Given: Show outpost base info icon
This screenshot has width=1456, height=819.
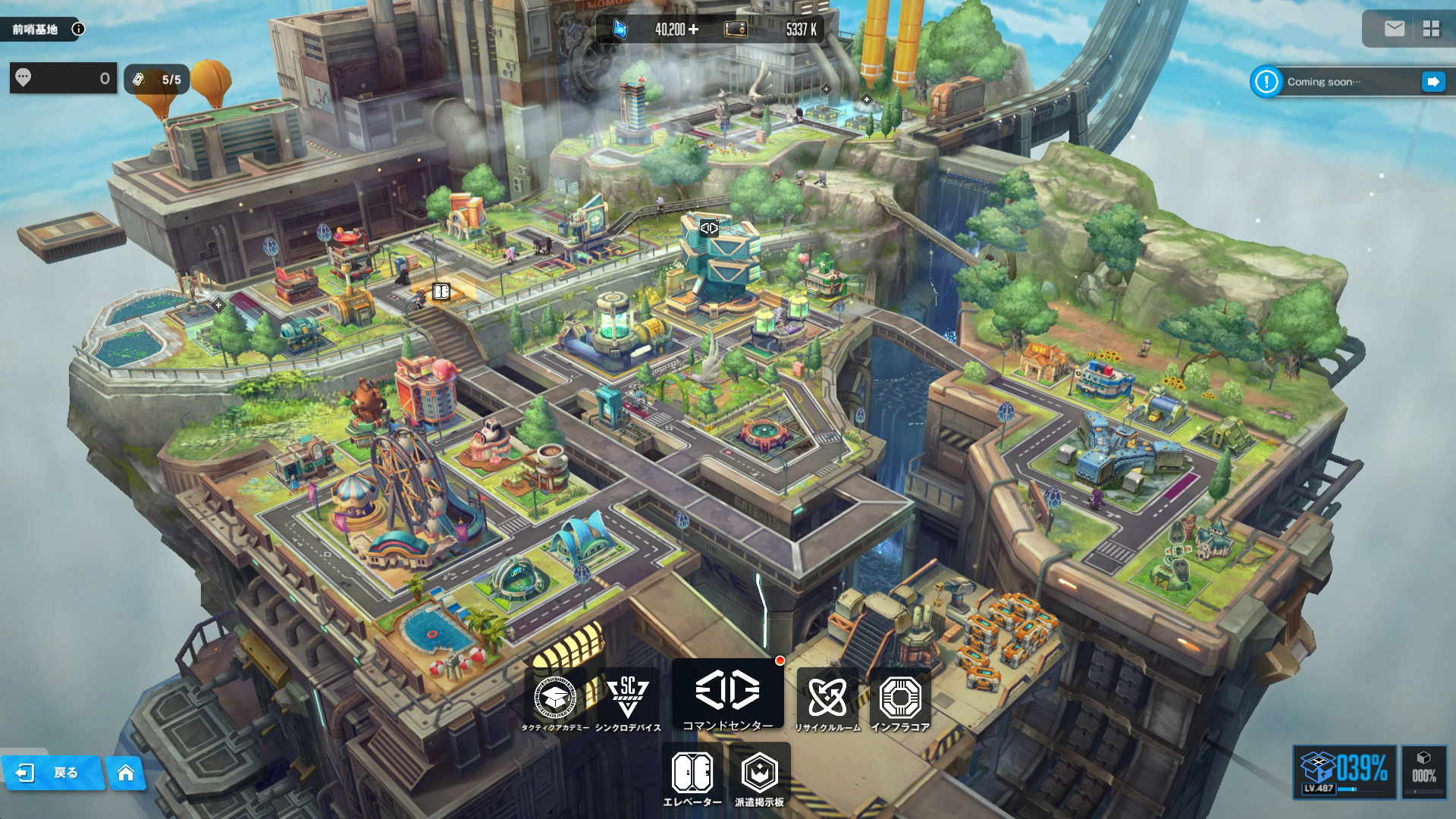Looking at the screenshot, I should pyautogui.click(x=78, y=30).
